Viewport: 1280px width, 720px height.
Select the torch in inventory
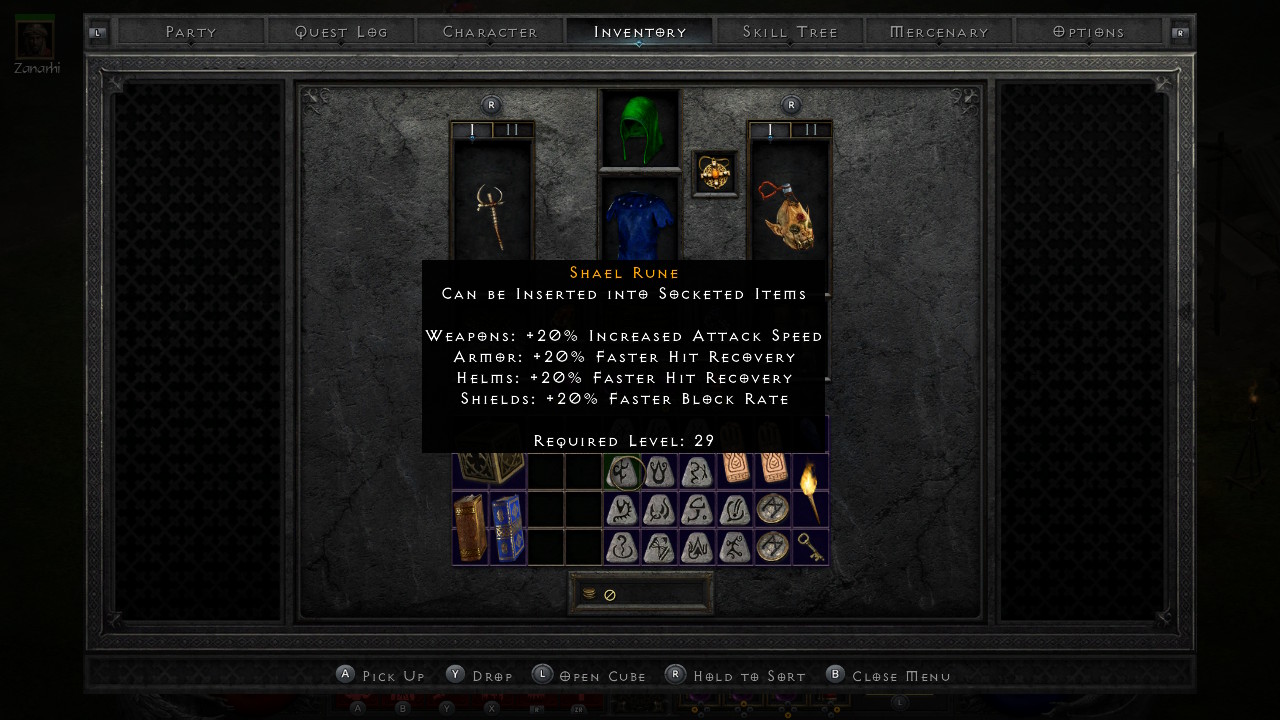point(809,491)
